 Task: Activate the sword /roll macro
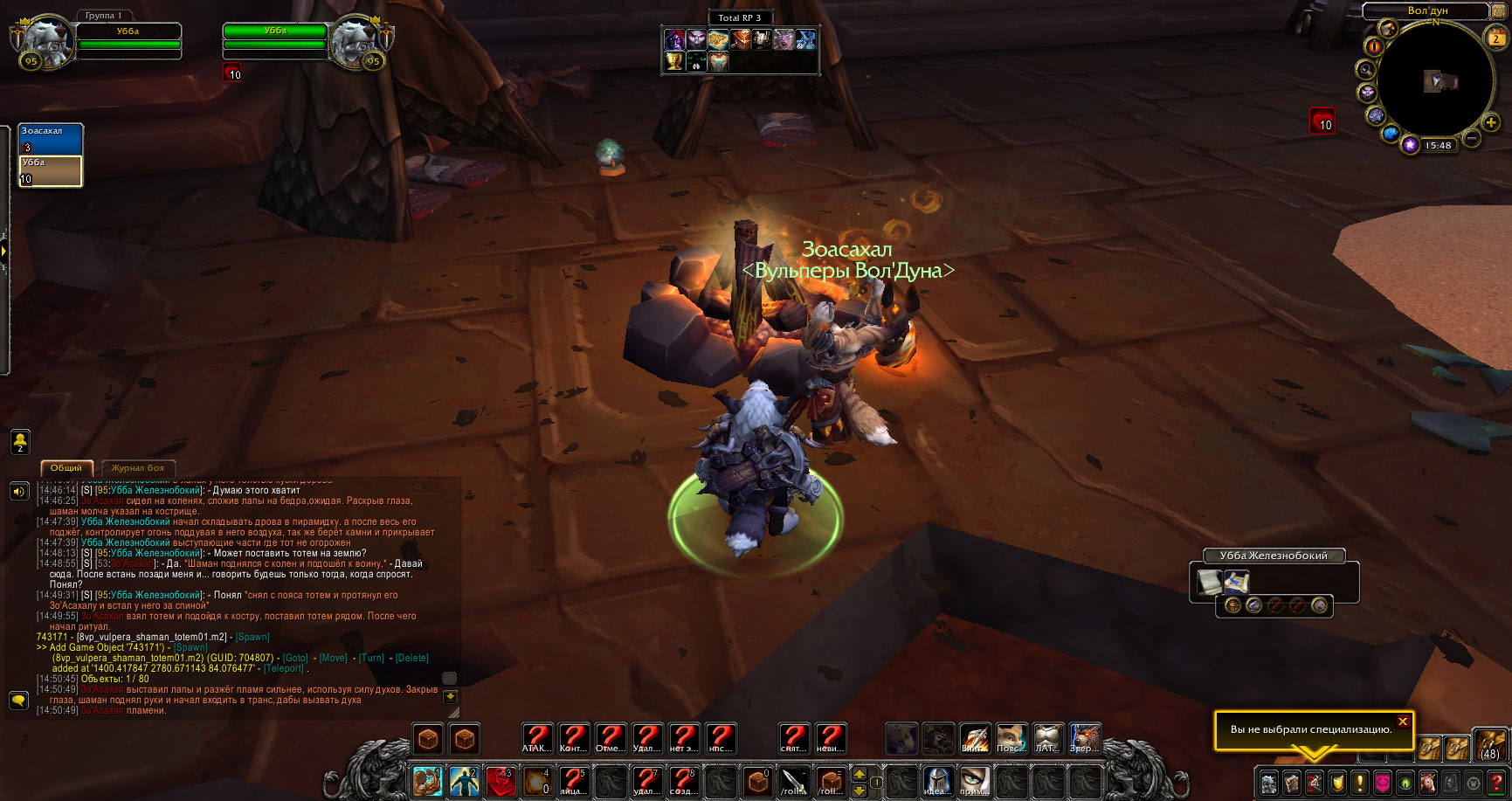coord(794,781)
